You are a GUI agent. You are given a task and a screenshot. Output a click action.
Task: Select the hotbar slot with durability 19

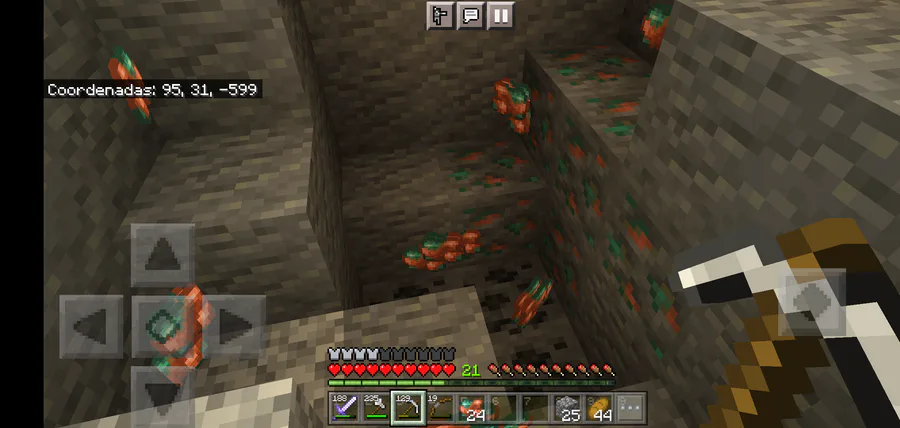[x=438, y=407]
